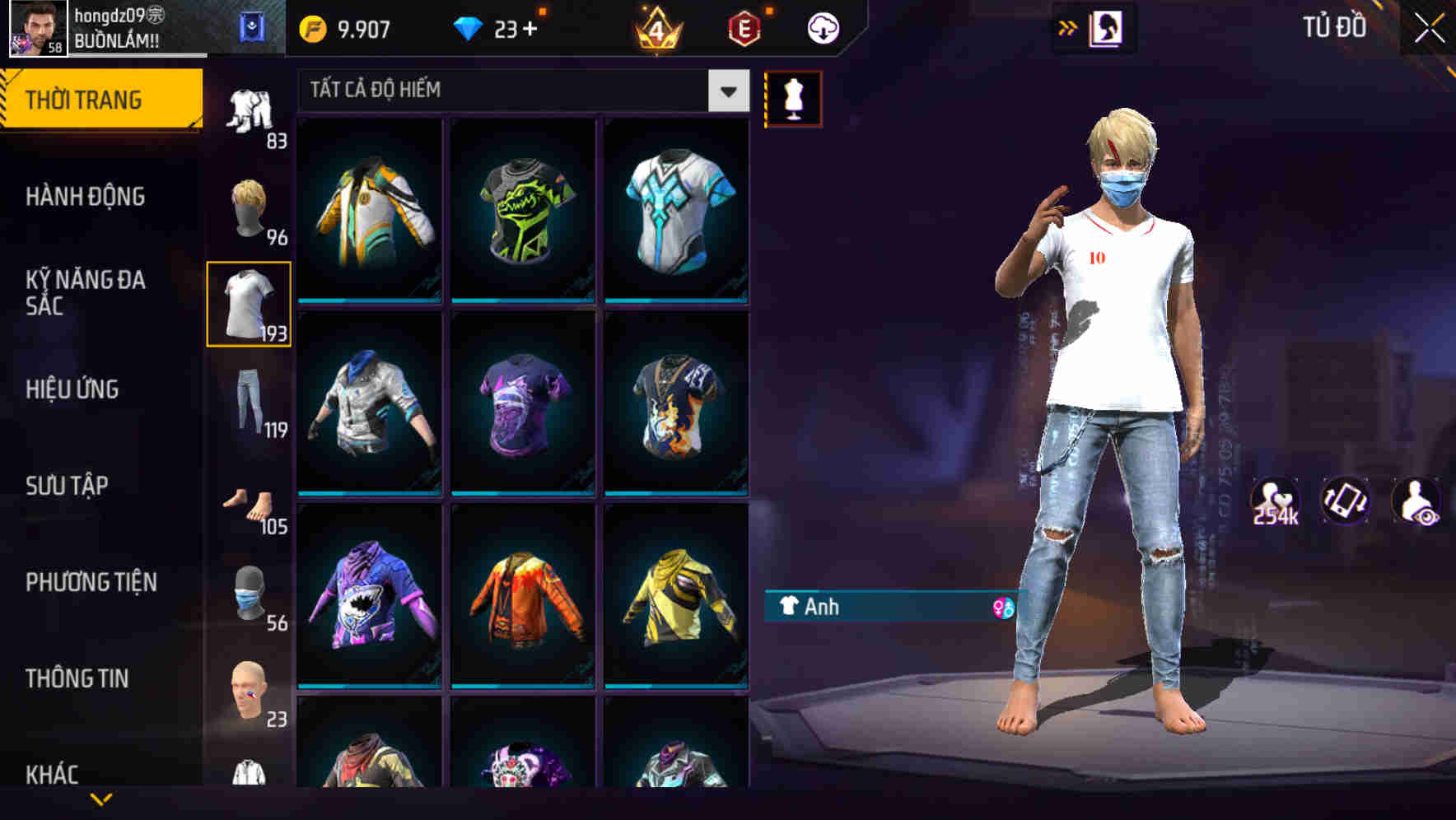The image size is (1456, 820).
Task: Open the SƯU TẬP menu item
Action: (x=66, y=486)
